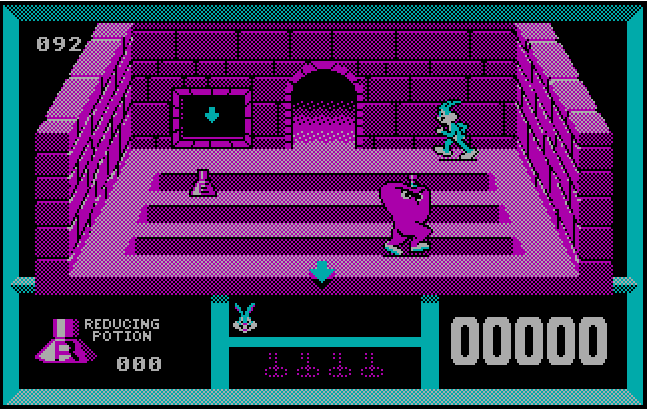This screenshot has width=648, height=409.
Task: Click the Bugs Bunny portrait icon
Action: pos(243,318)
